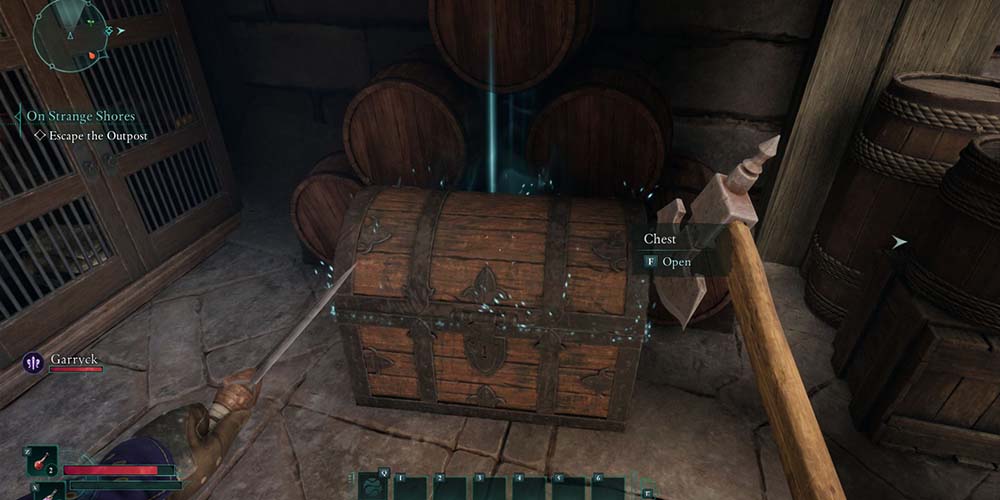The image size is (1000, 500).
Task: Select Garryck's companion portrait icon
Action: [x=30, y=360]
